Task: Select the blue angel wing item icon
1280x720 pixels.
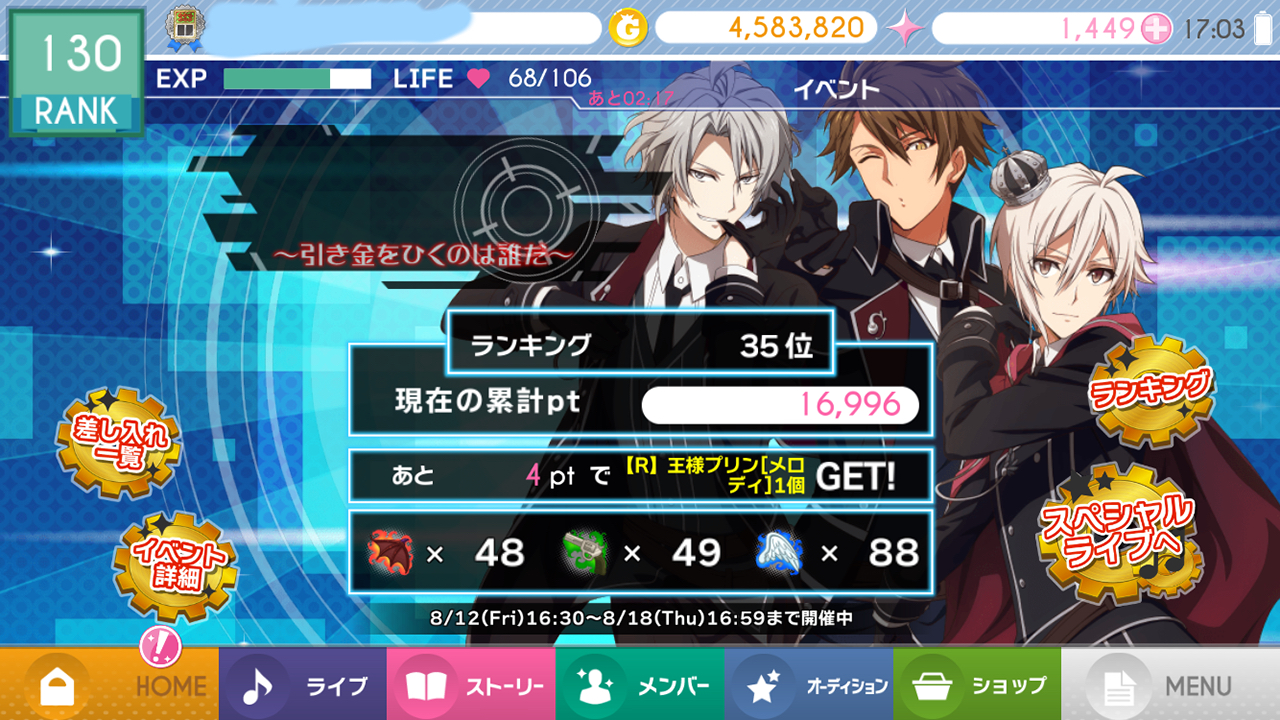Action: click(x=783, y=553)
